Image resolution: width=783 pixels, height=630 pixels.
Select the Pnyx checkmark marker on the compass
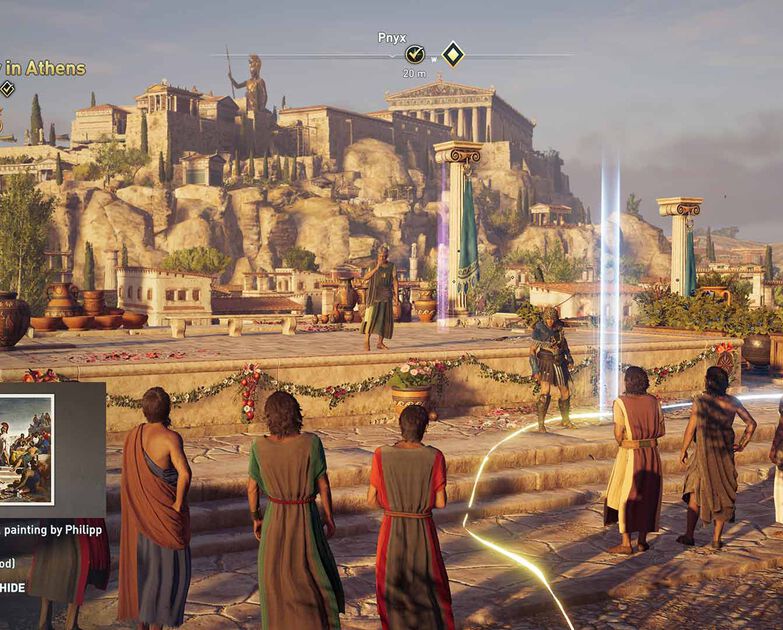click(x=415, y=55)
